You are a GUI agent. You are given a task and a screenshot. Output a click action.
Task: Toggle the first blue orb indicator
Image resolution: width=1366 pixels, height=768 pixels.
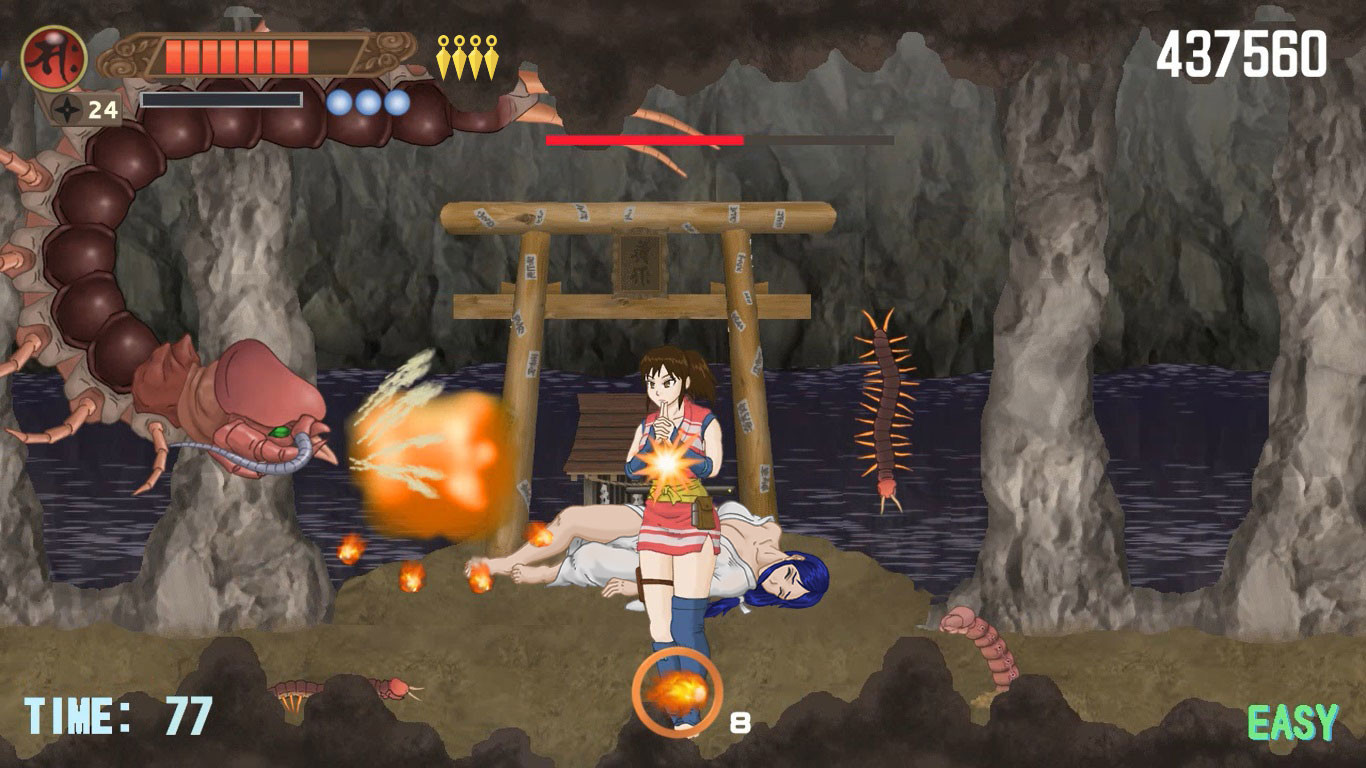pyautogui.click(x=338, y=103)
